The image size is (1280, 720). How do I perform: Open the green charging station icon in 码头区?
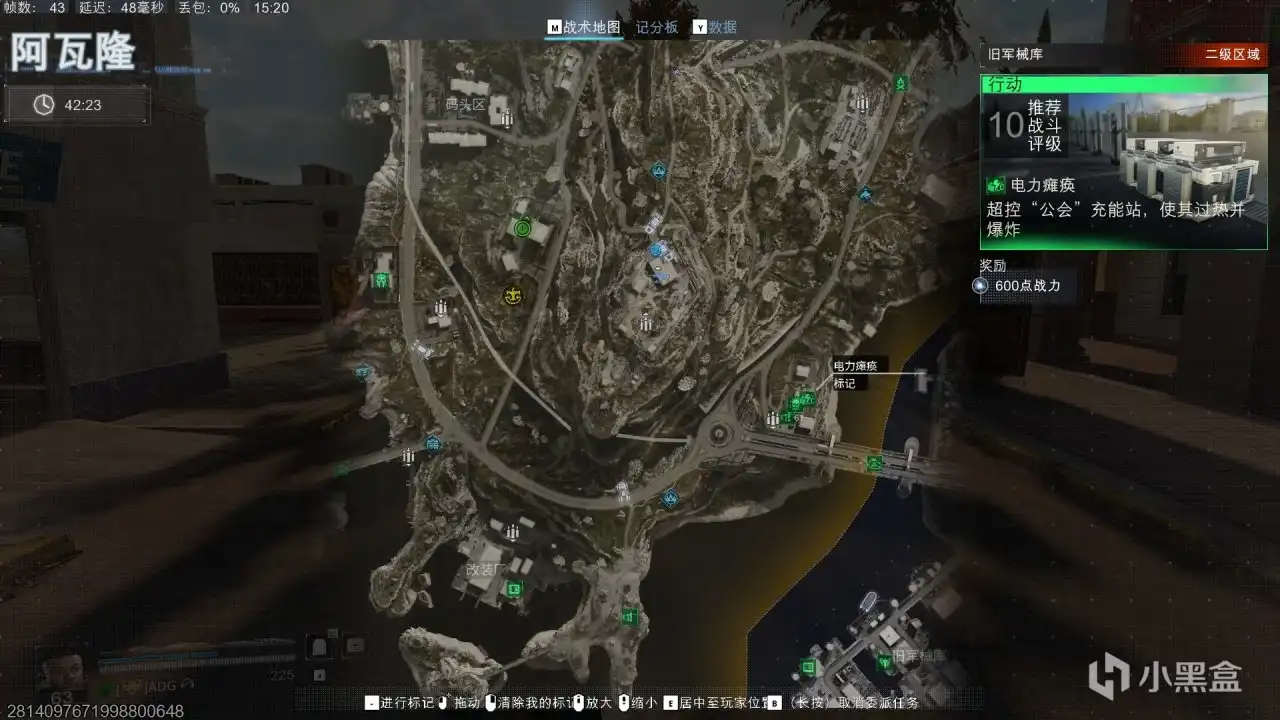(x=523, y=227)
